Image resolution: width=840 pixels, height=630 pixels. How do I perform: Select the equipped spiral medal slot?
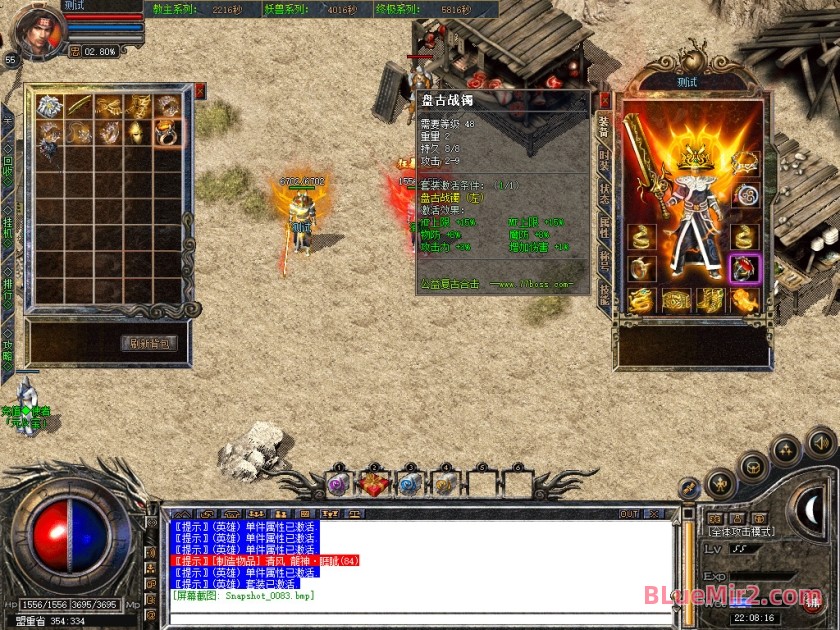click(x=745, y=195)
